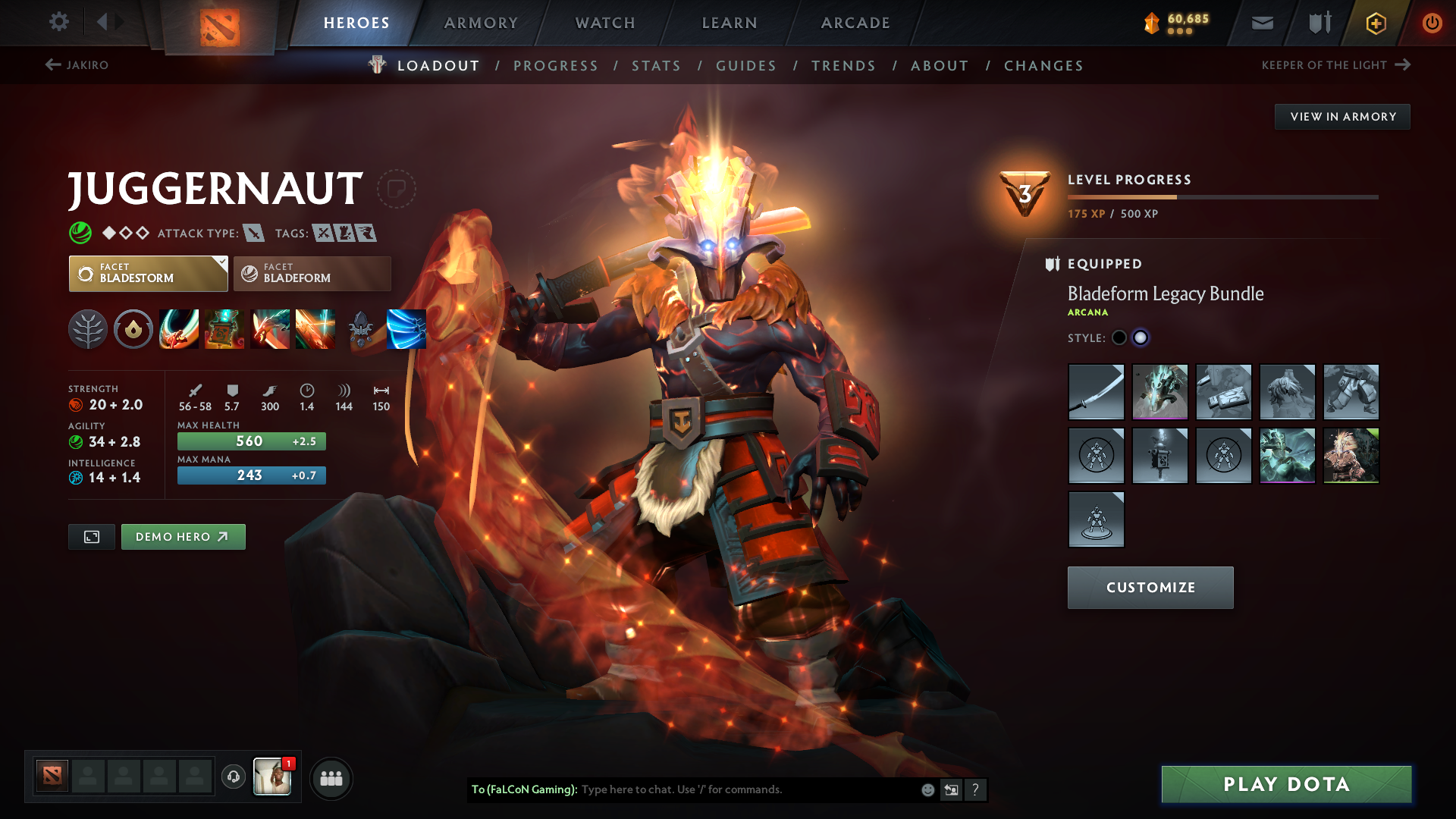Click the DEMO HERO button
The image size is (1456, 819).
tap(183, 536)
